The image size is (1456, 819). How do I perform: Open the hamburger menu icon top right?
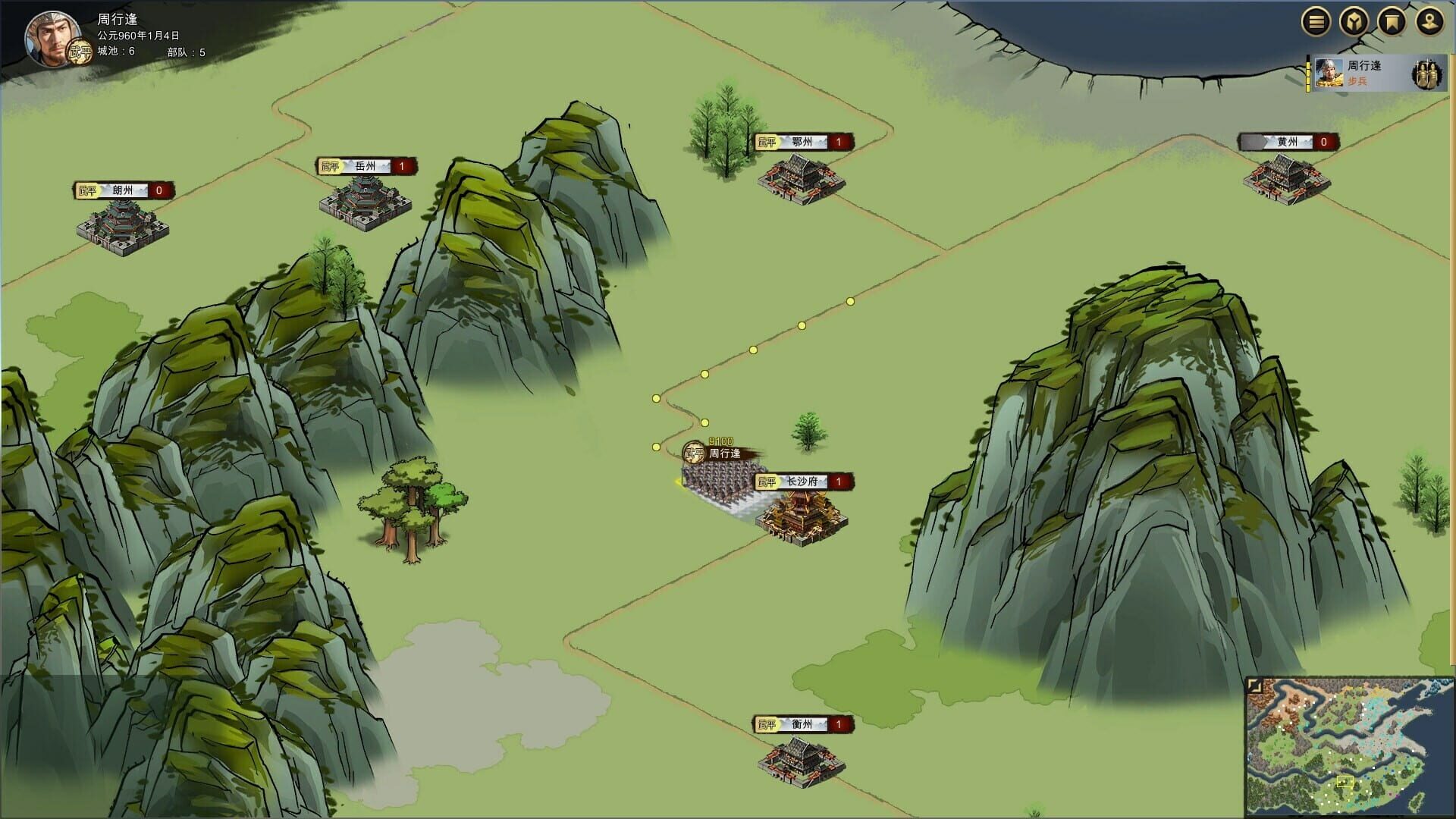coord(1316,21)
